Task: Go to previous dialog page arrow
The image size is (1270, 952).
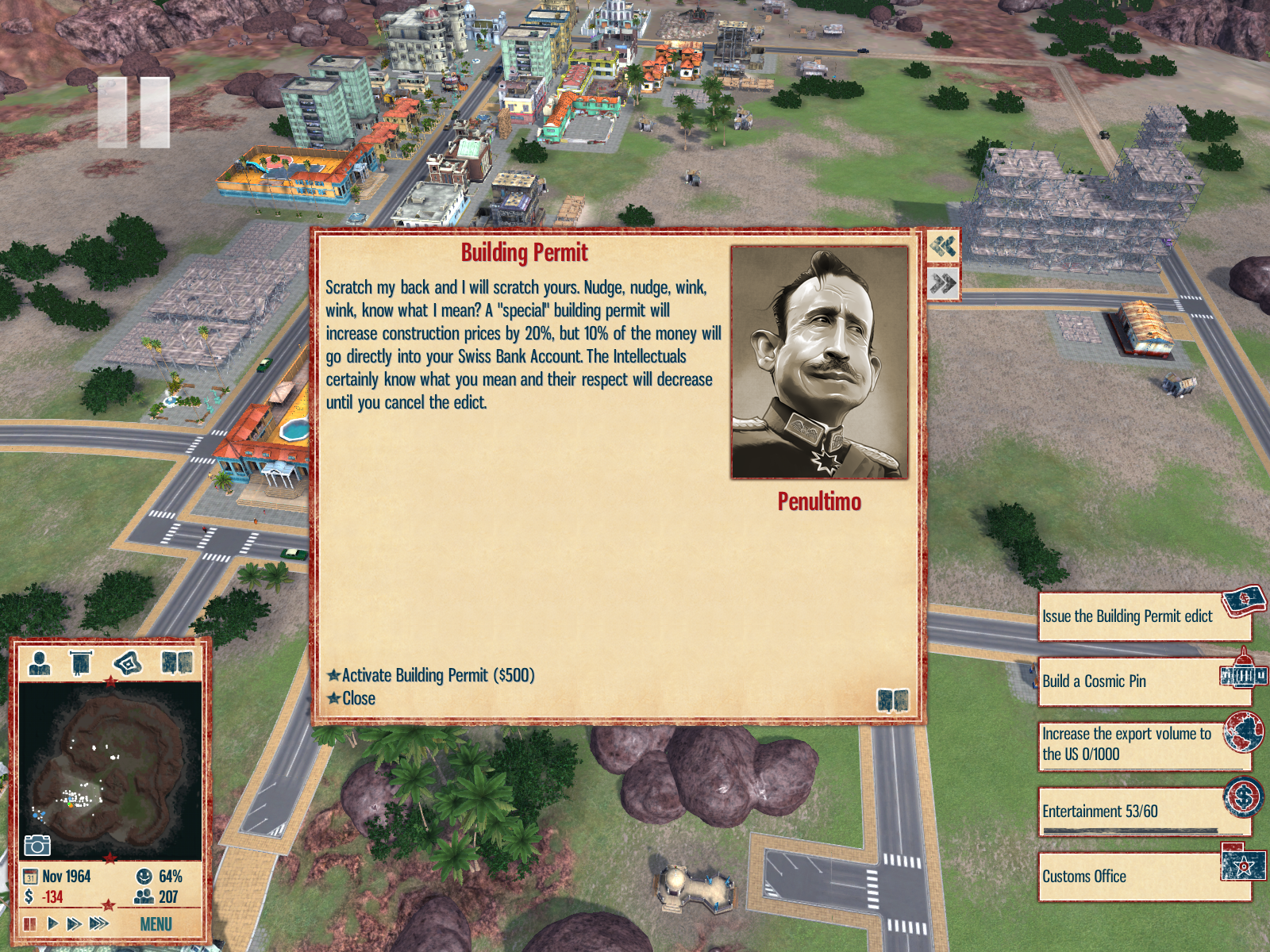Action: pyautogui.click(x=943, y=247)
